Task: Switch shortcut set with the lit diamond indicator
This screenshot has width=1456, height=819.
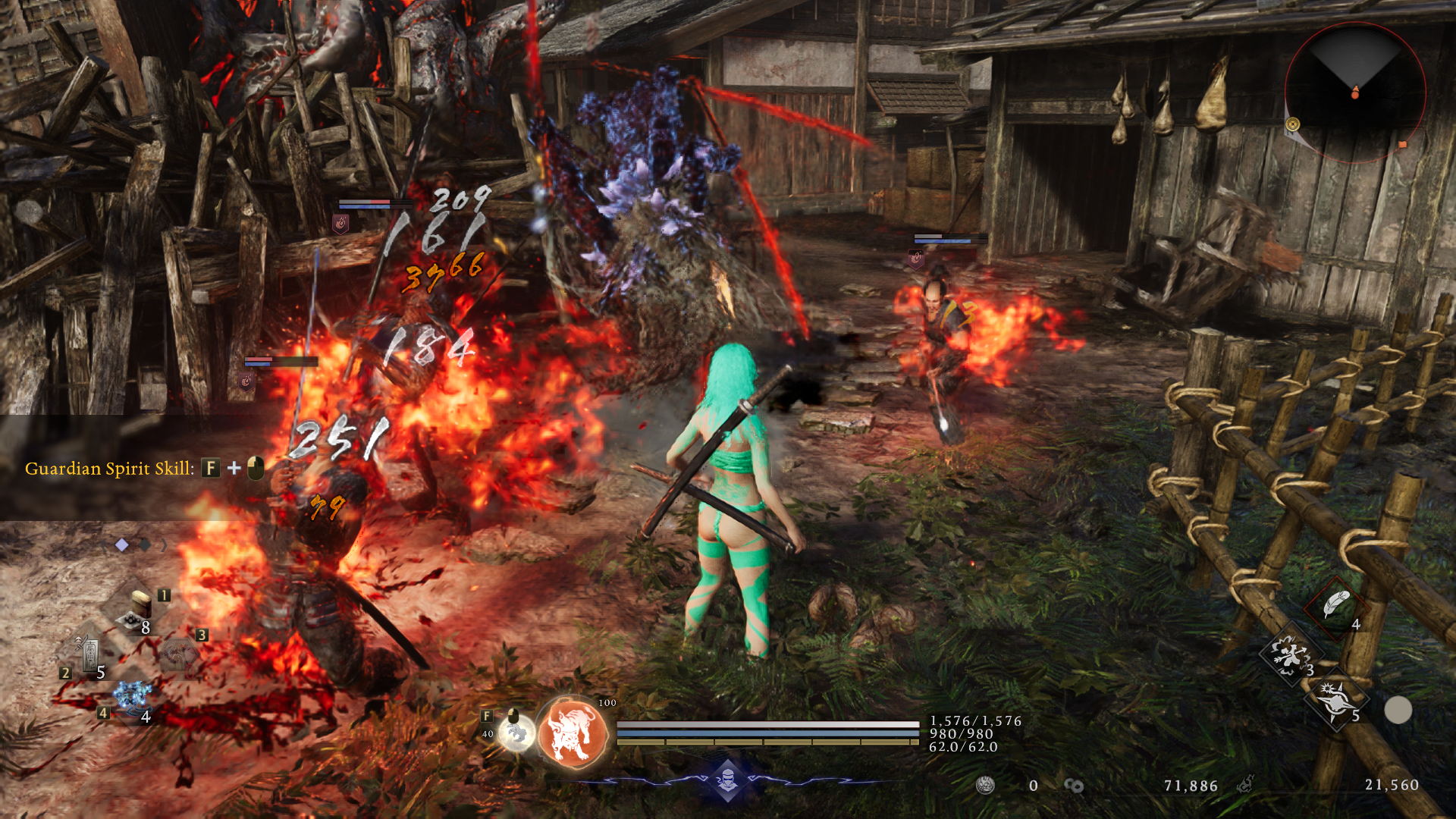Action: (x=122, y=544)
